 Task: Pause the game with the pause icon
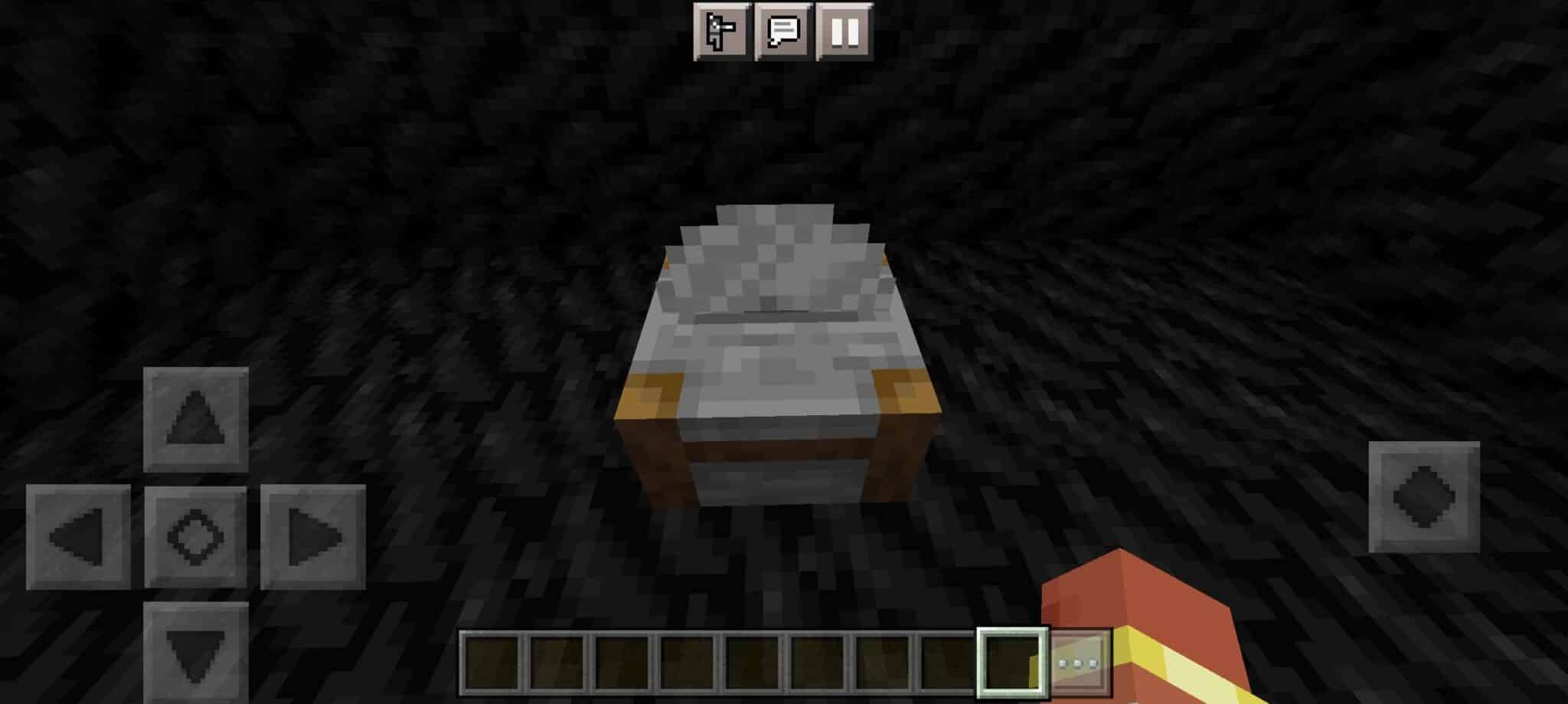(845, 32)
